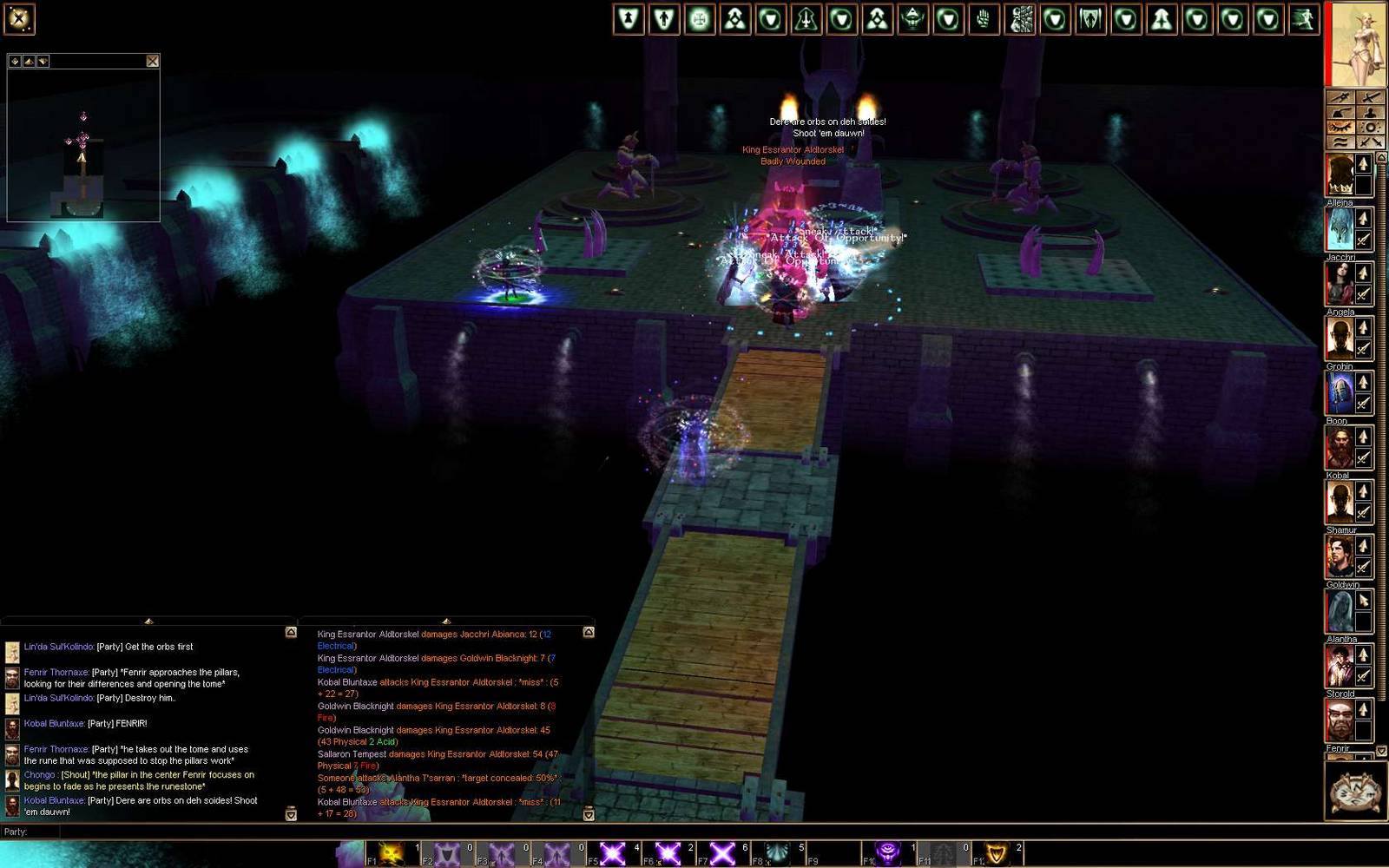
Task: Open the options icon in the right sidebar
Action: pyautogui.click(x=1370, y=127)
